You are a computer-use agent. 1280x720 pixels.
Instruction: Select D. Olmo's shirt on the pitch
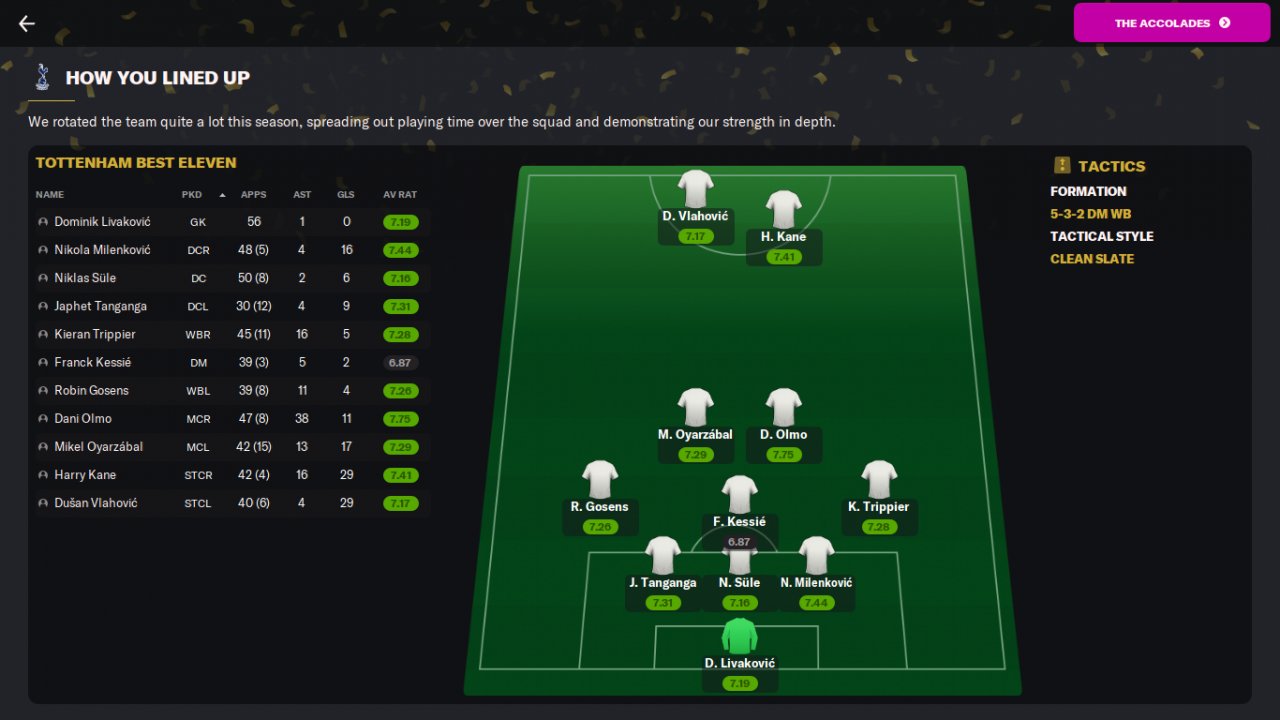point(784,408)
